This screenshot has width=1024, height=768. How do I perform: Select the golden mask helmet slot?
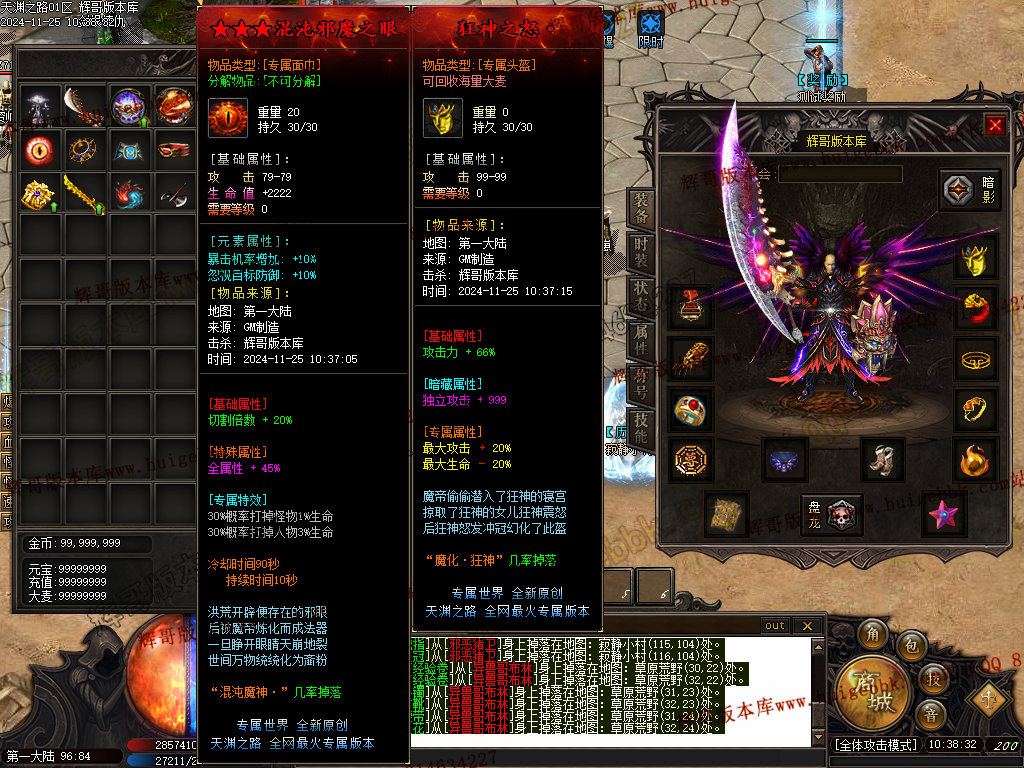(975, 260)
